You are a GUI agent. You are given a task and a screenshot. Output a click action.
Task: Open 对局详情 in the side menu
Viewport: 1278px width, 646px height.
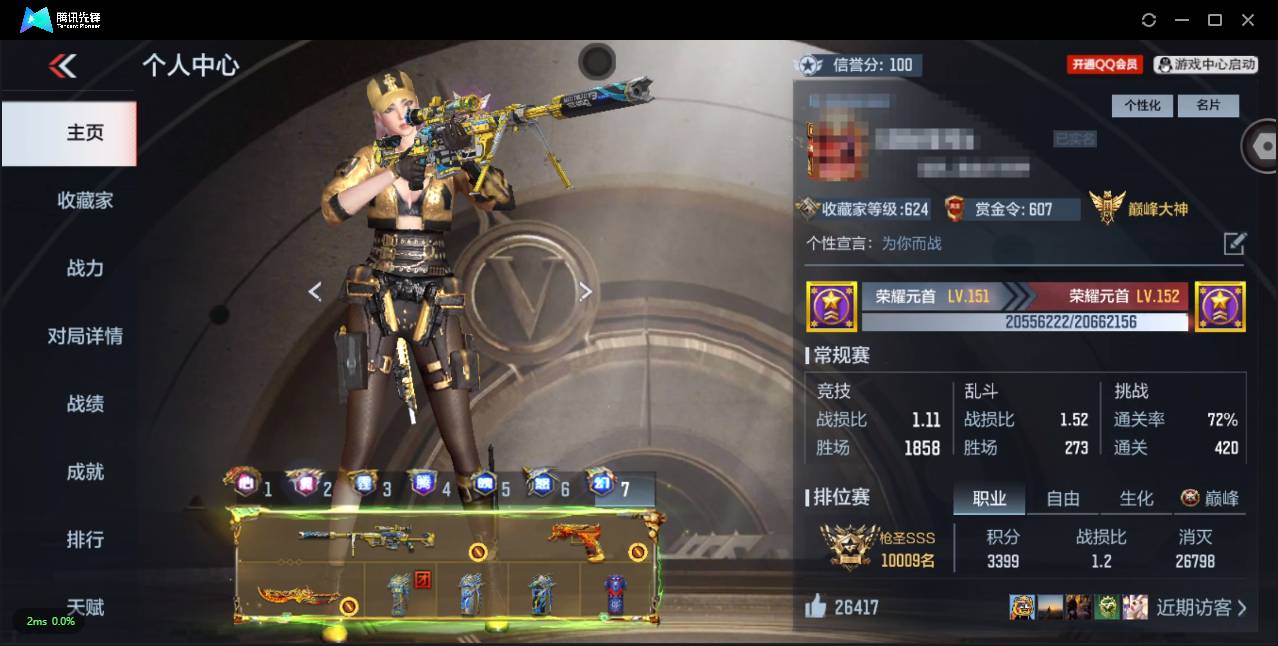pos(85,336)
